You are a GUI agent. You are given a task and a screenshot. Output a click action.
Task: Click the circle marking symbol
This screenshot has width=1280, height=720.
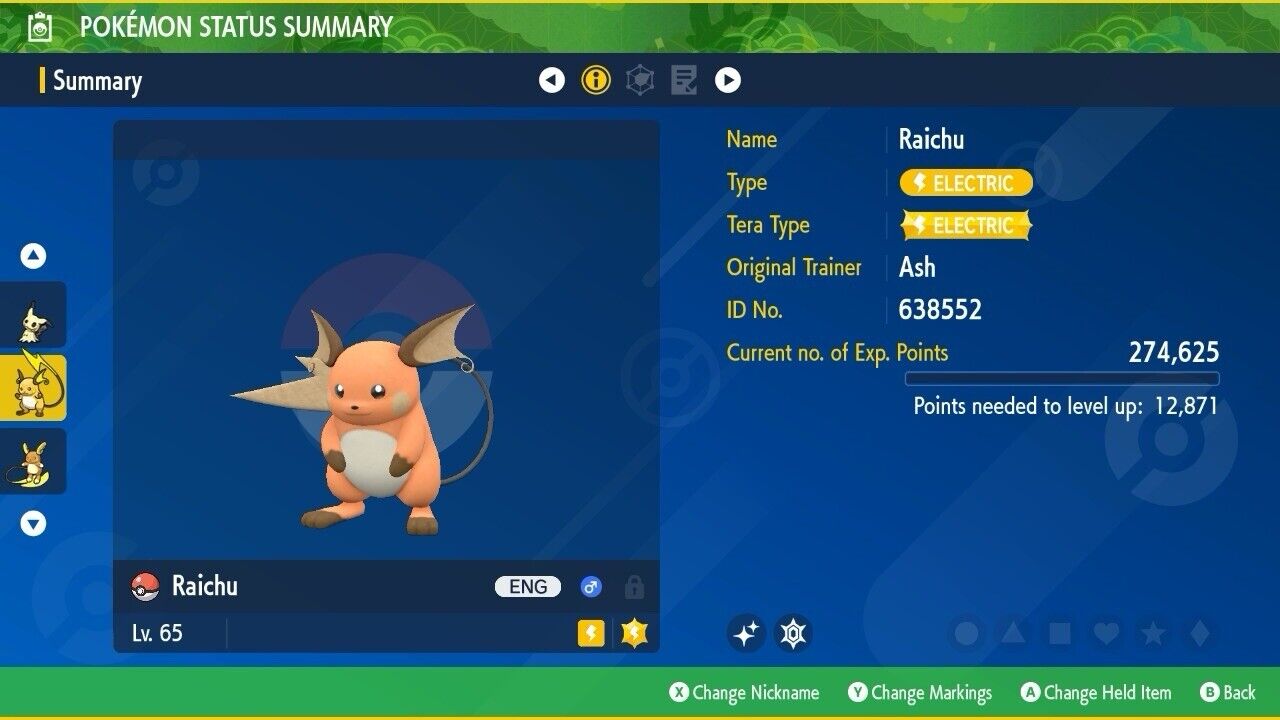[x=967, y=633]
